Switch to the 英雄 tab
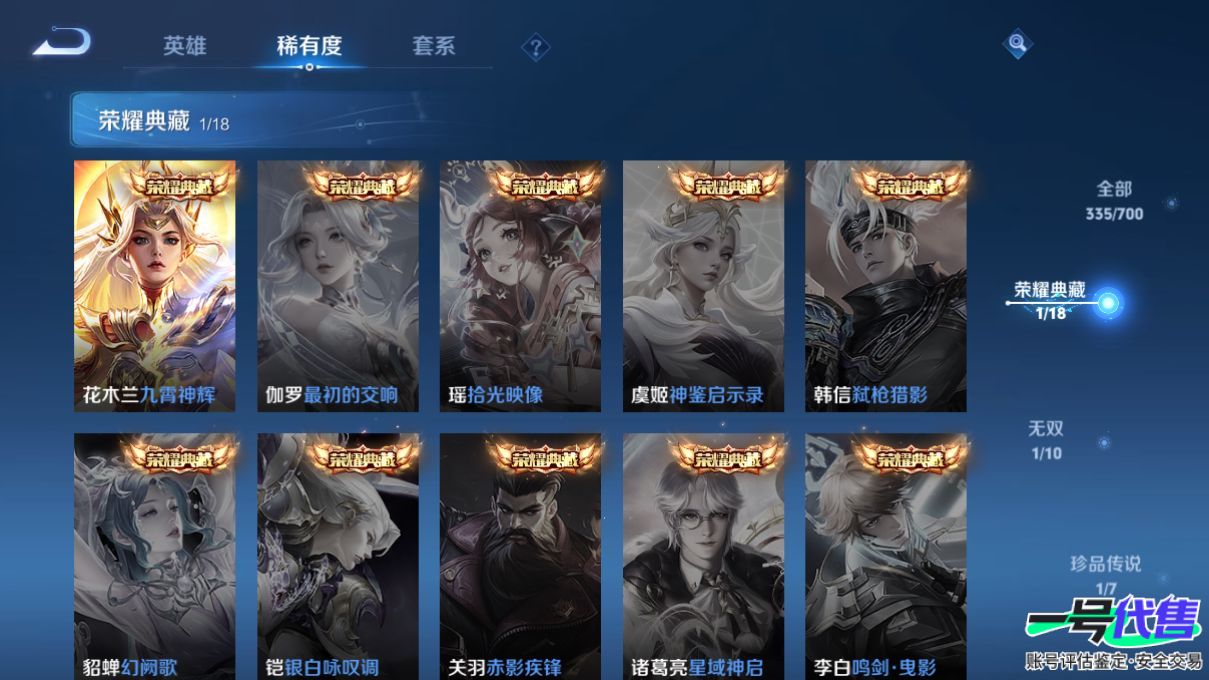The width and height of the screenshot is (1209, 680). click(x=185, y=46)
